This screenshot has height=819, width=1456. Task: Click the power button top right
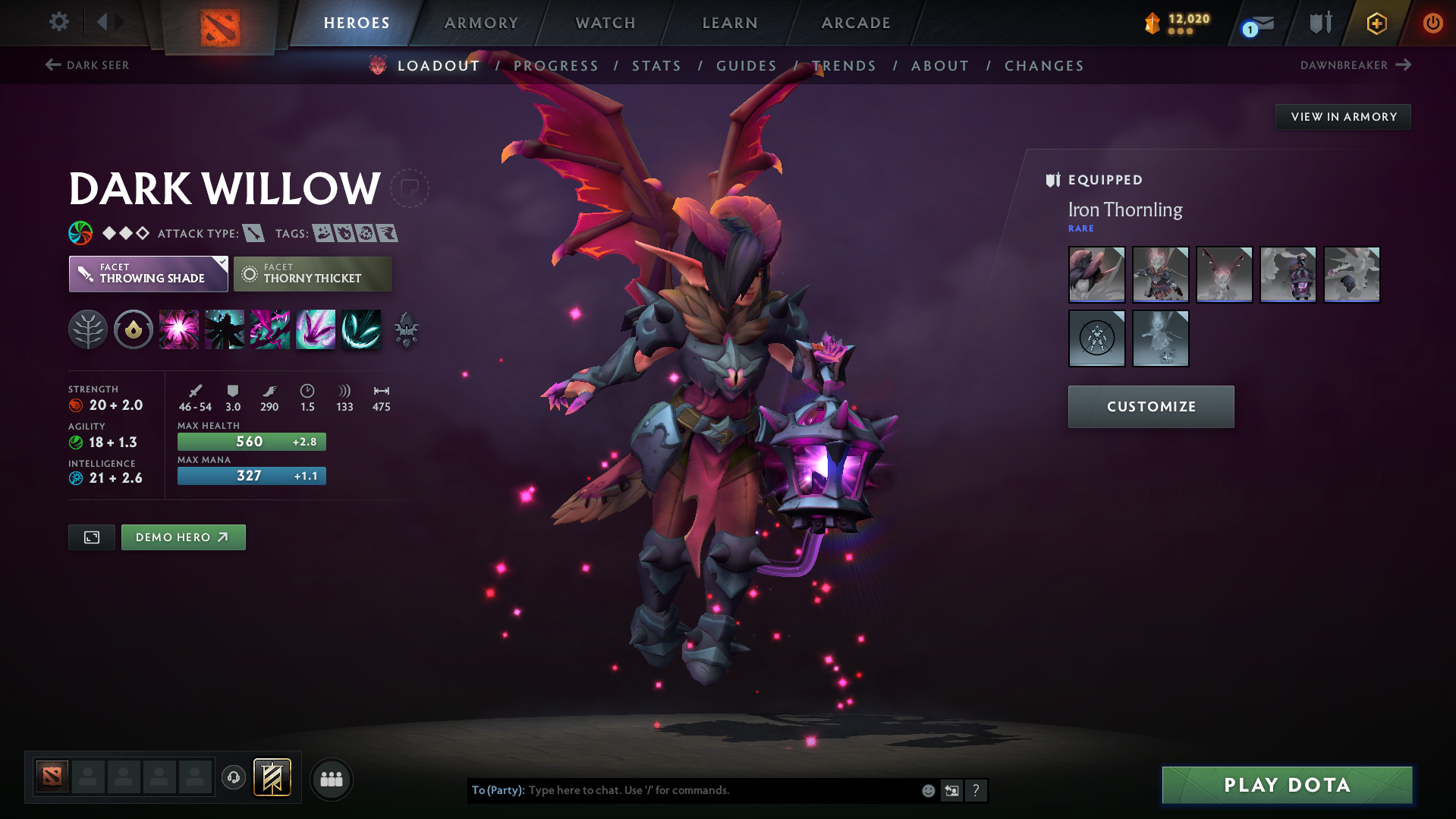[x=1432, y=23]
